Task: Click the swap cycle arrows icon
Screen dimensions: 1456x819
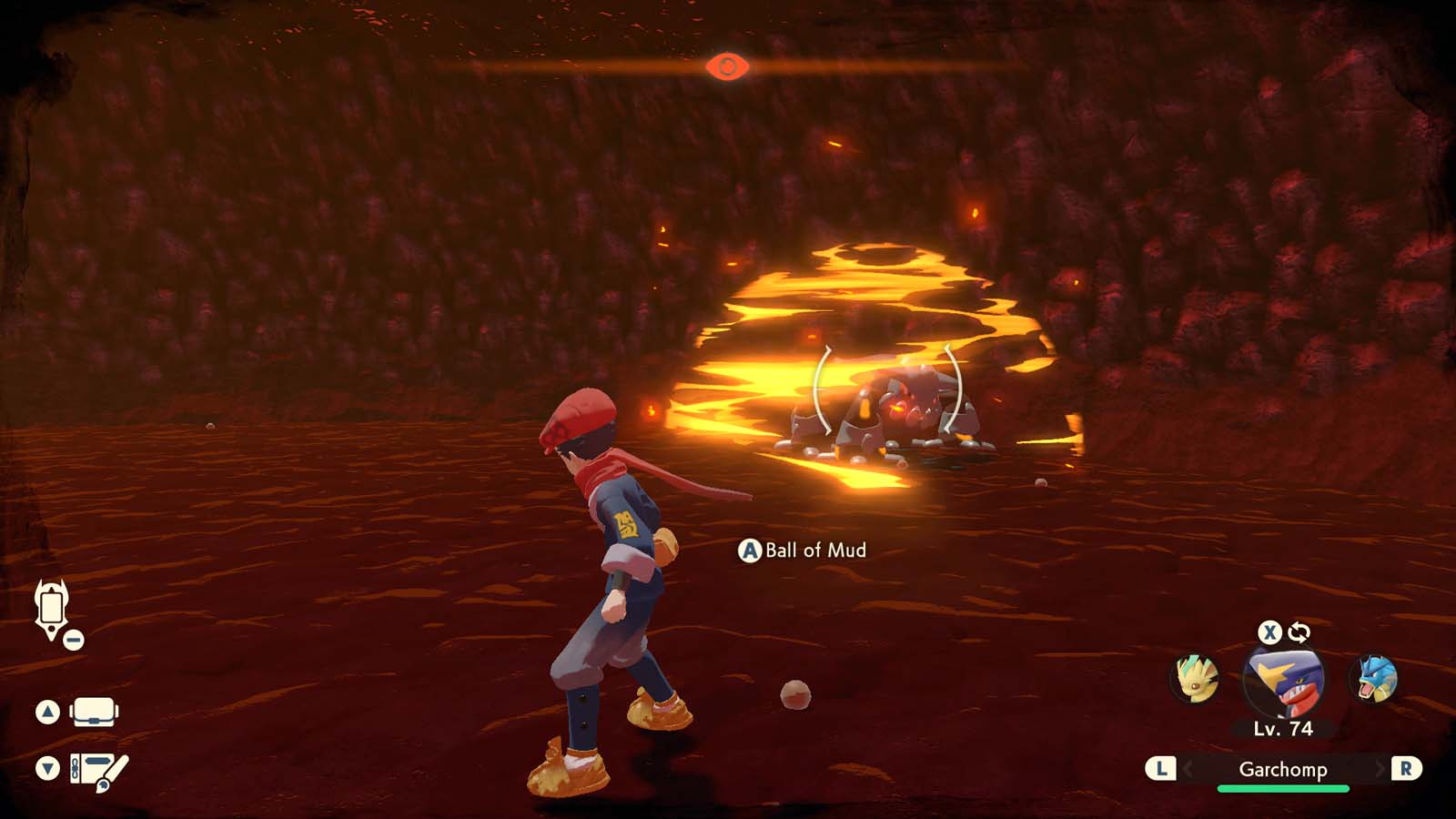Action: pyautogui.click(x=1299, y=632)
